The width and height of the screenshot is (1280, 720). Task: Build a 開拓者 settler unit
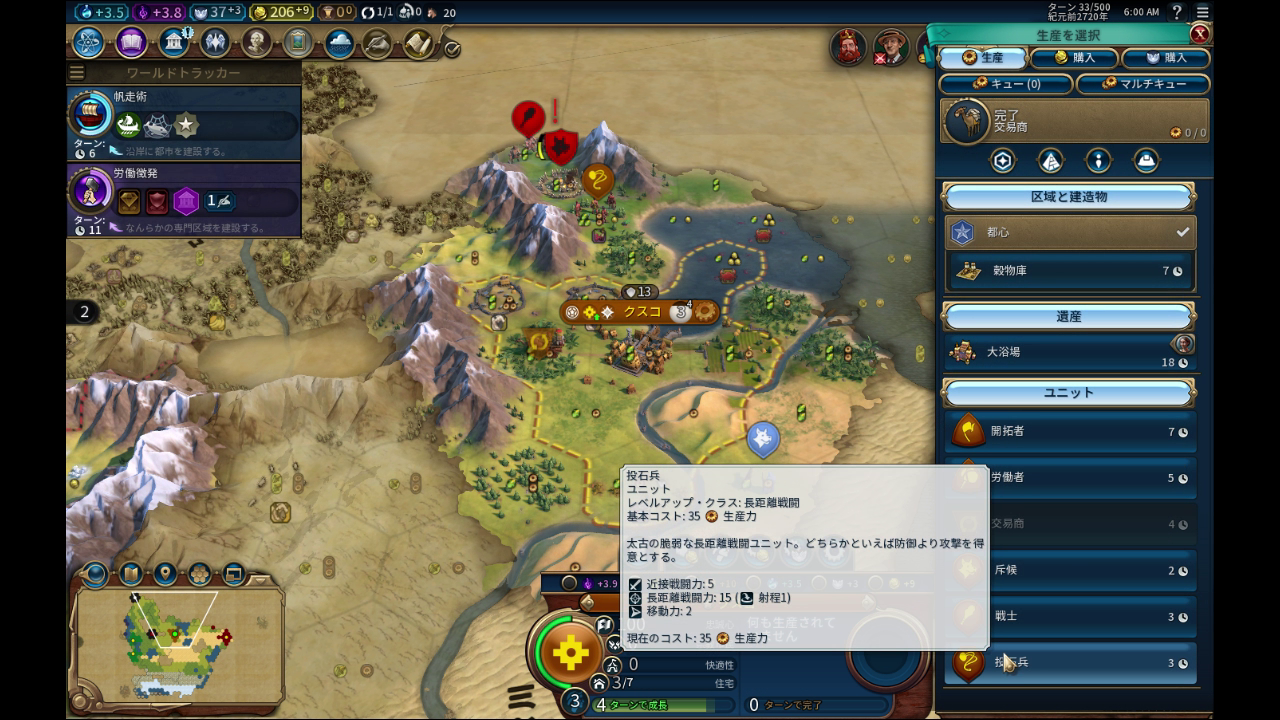[1069, 432]
